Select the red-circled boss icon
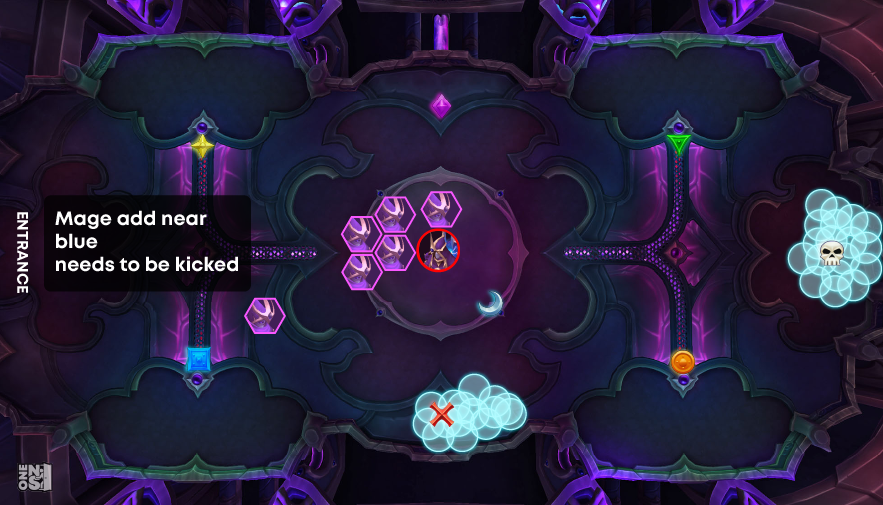This screenshot has width=883, height=505. pos(438,250)
